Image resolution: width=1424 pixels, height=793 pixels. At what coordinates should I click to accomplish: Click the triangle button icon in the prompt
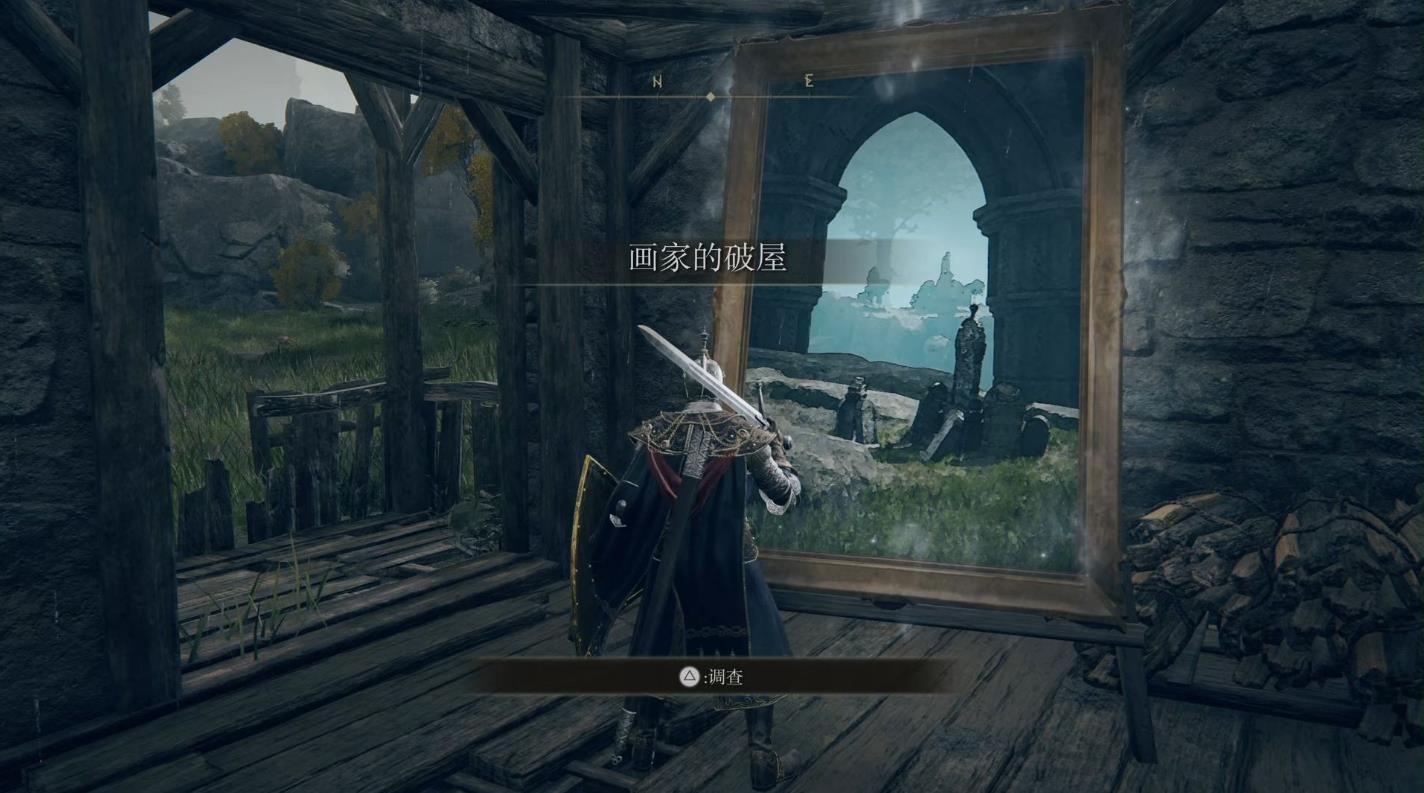click(687, 676)
